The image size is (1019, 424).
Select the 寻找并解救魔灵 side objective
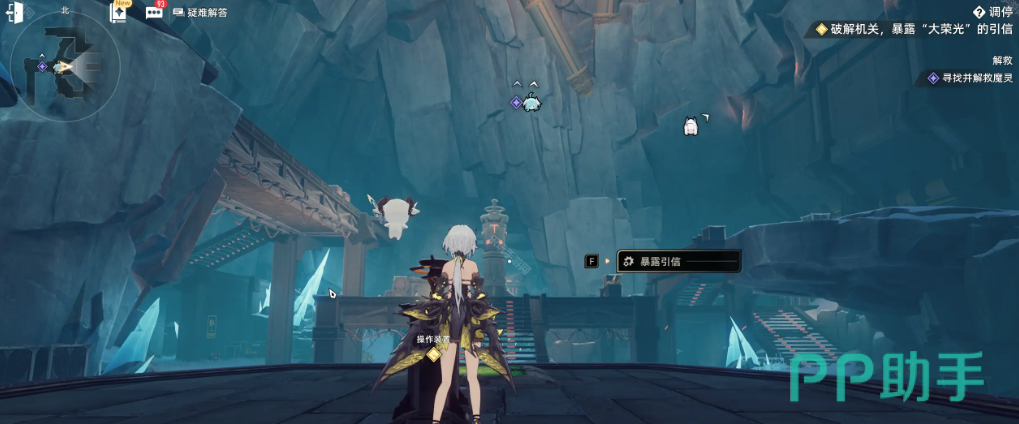(969, 77)
